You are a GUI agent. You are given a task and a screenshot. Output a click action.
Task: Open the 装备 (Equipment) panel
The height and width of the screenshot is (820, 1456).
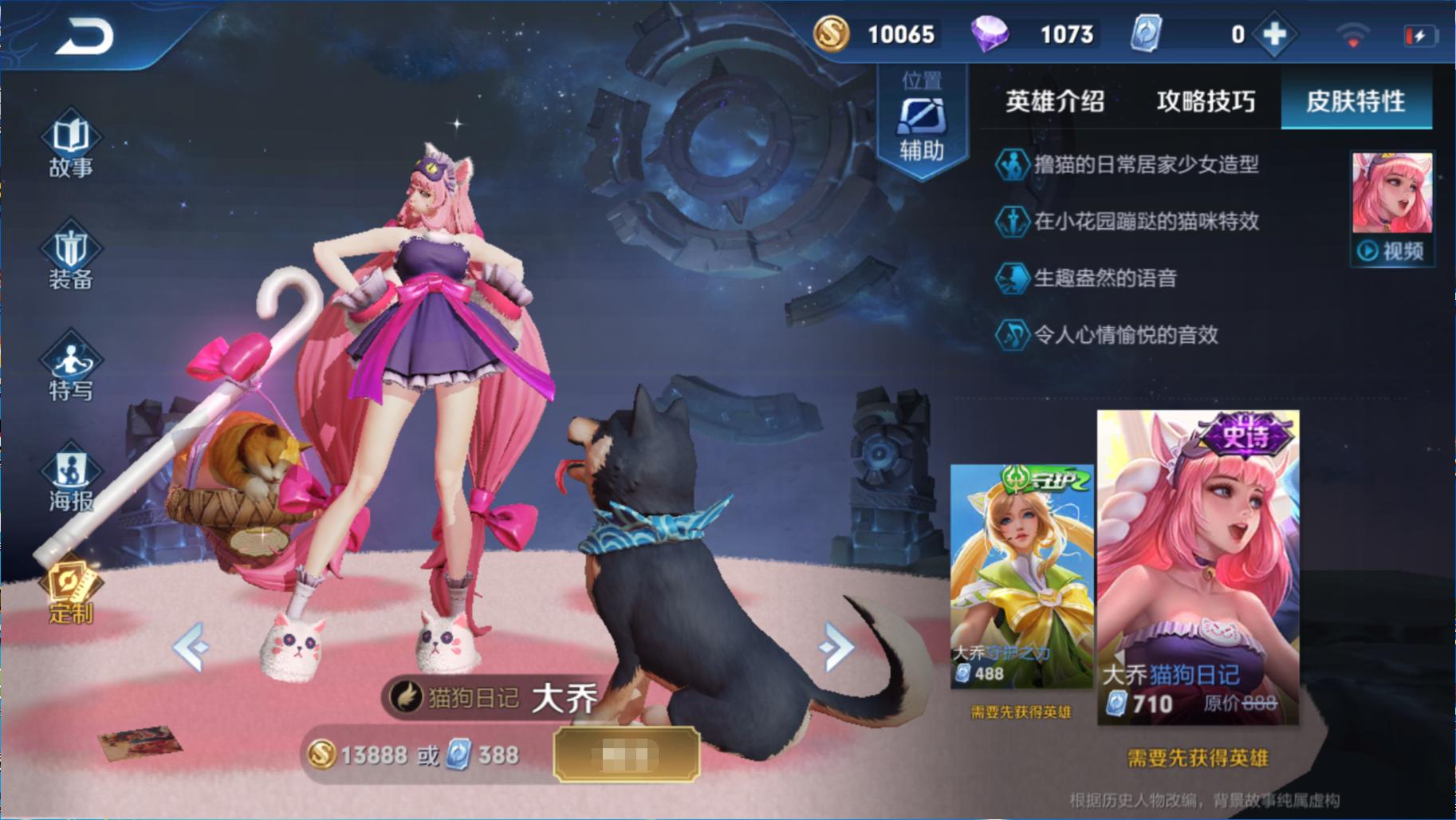[x=70, y=259]
